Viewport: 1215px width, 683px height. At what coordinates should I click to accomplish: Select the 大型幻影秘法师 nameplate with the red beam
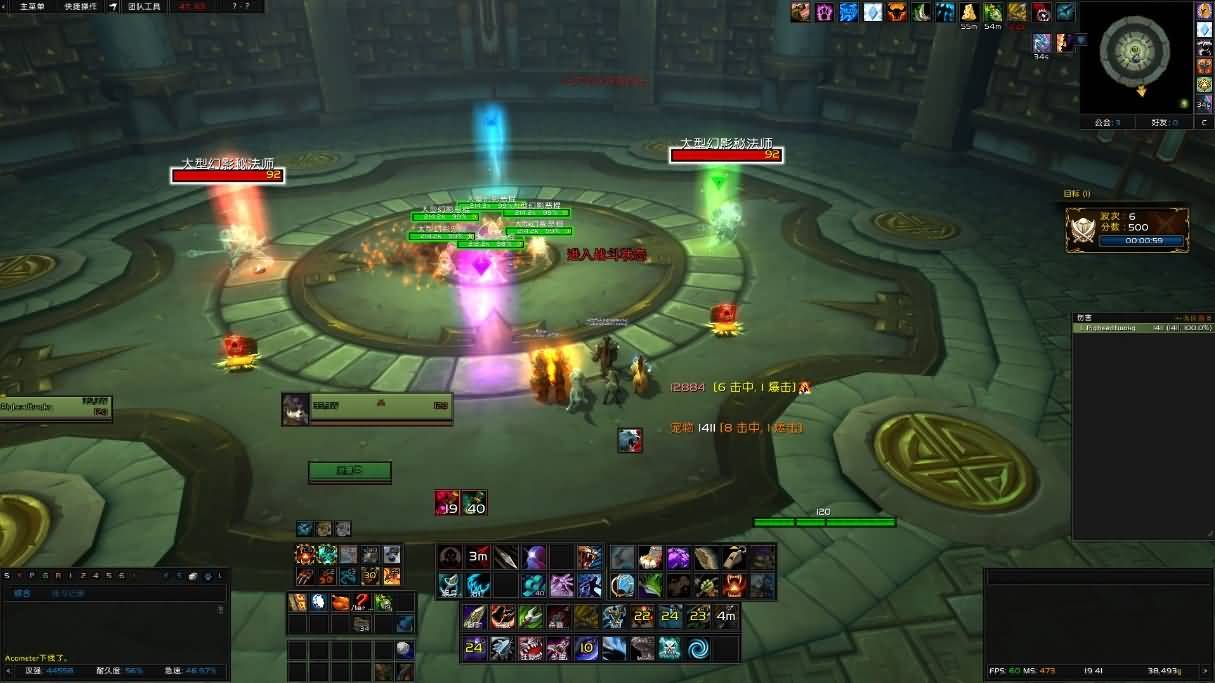click(227, 175)
